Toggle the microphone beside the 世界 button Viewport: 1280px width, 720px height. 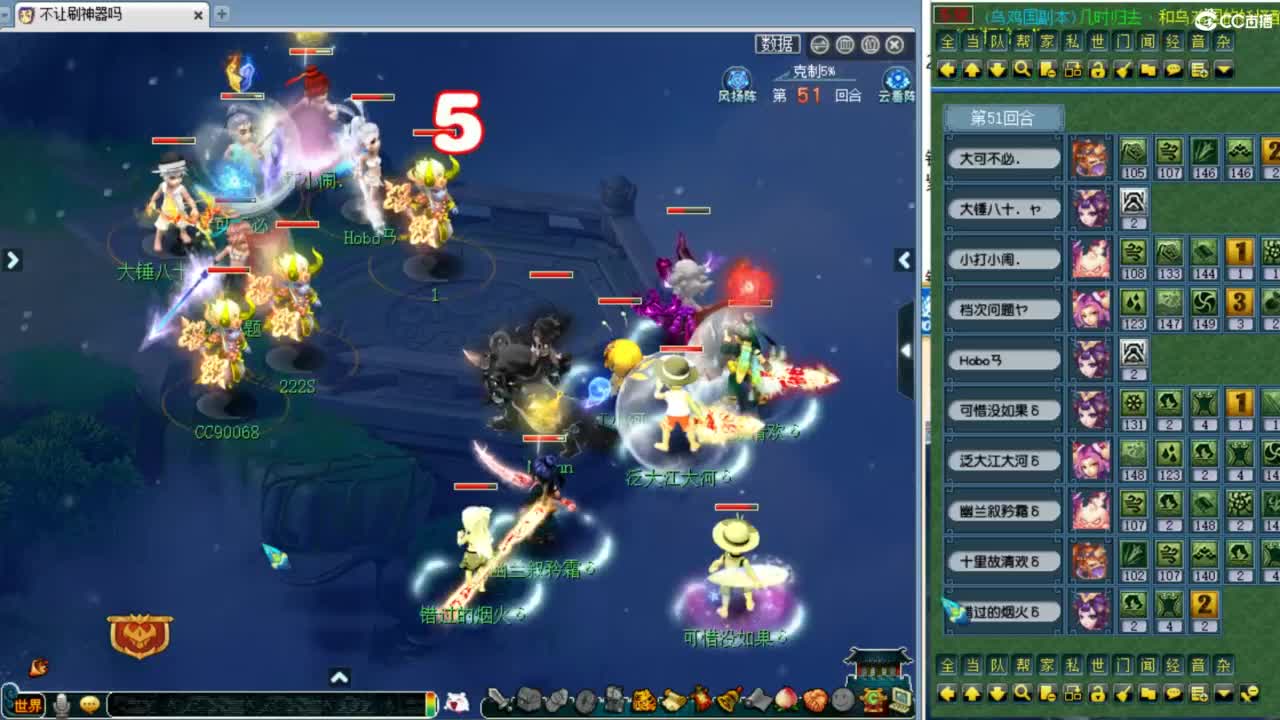point(61,705)
